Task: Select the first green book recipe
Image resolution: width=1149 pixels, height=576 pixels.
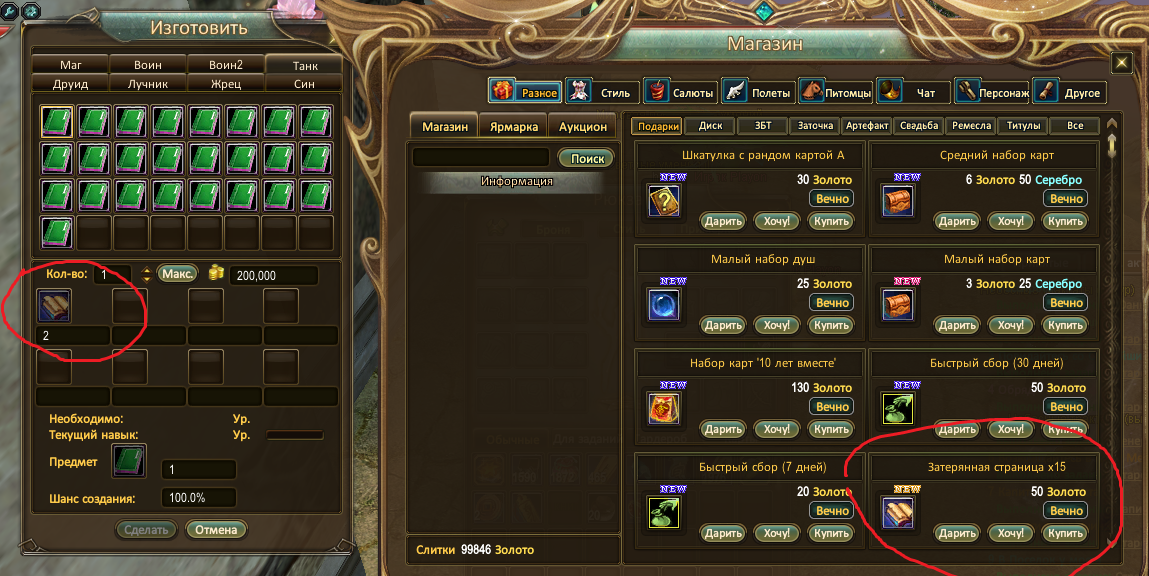Action: click(56, 122)
